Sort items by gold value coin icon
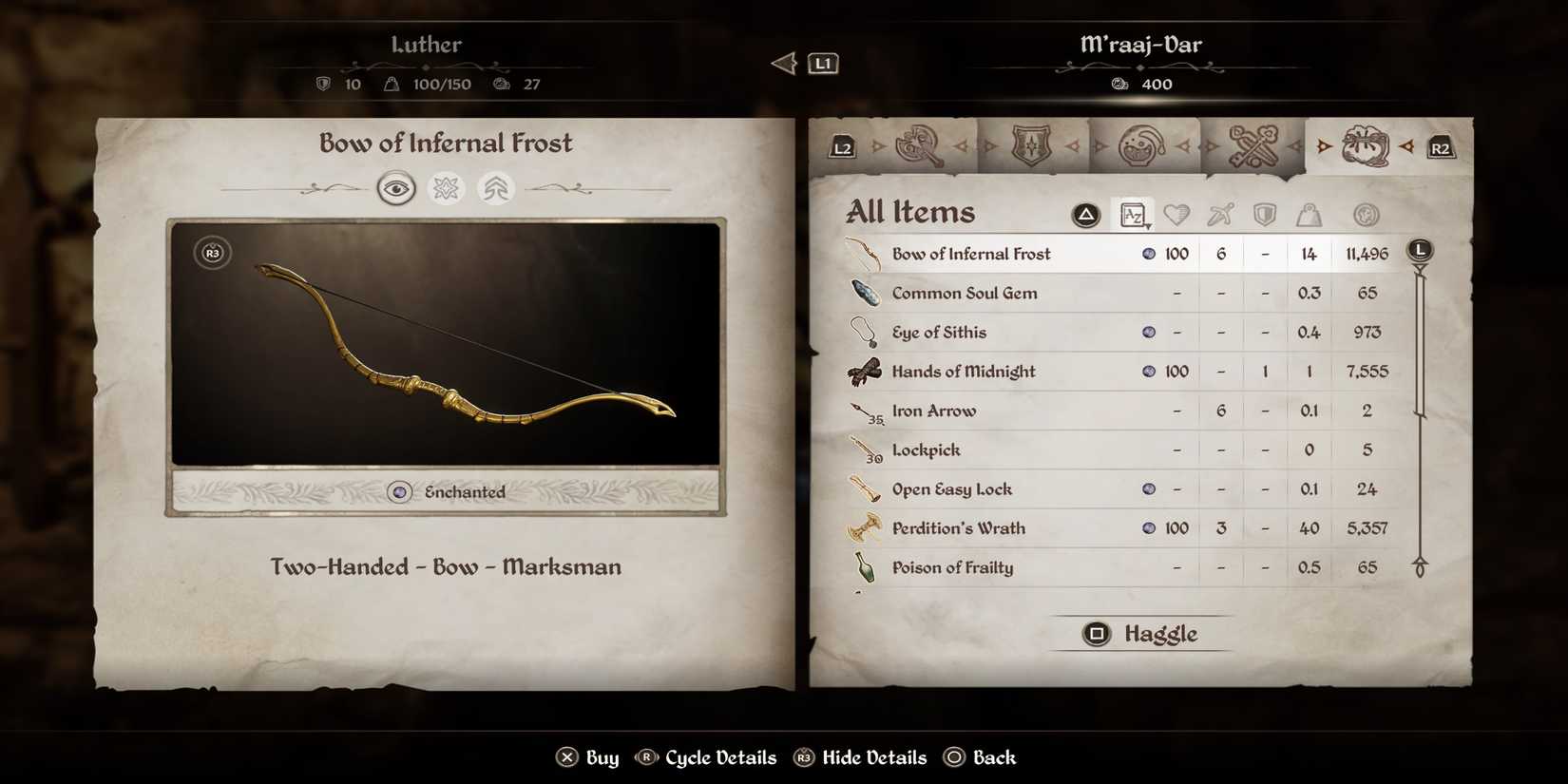The image size is (1568, 784). 1366,214
